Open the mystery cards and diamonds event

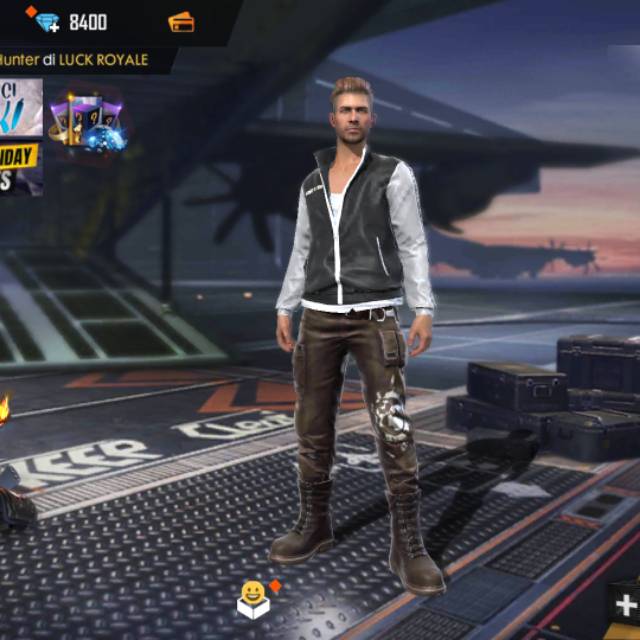[x=90, y=124]
